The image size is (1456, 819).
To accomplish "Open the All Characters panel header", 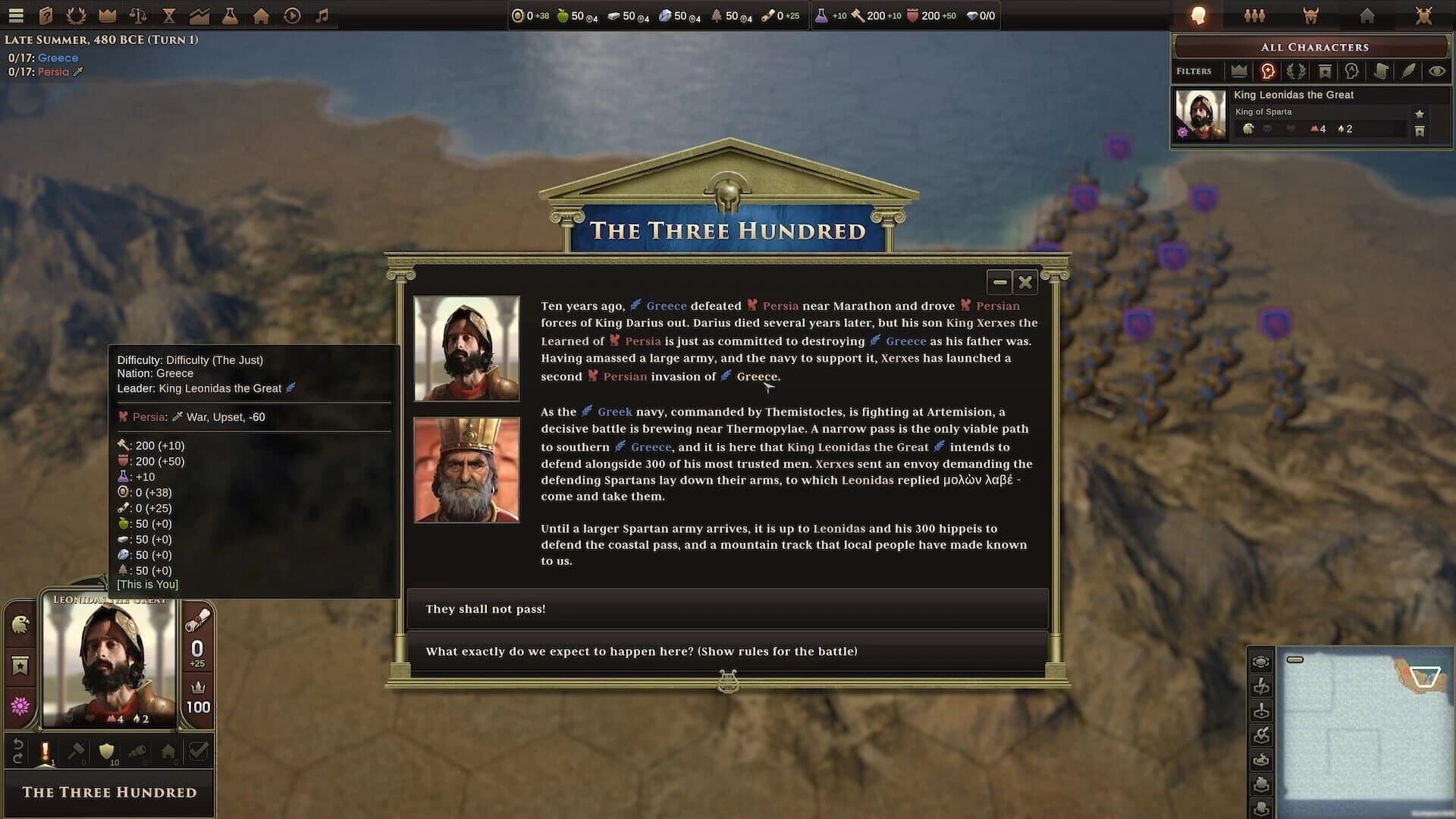I will point(1316,47).
